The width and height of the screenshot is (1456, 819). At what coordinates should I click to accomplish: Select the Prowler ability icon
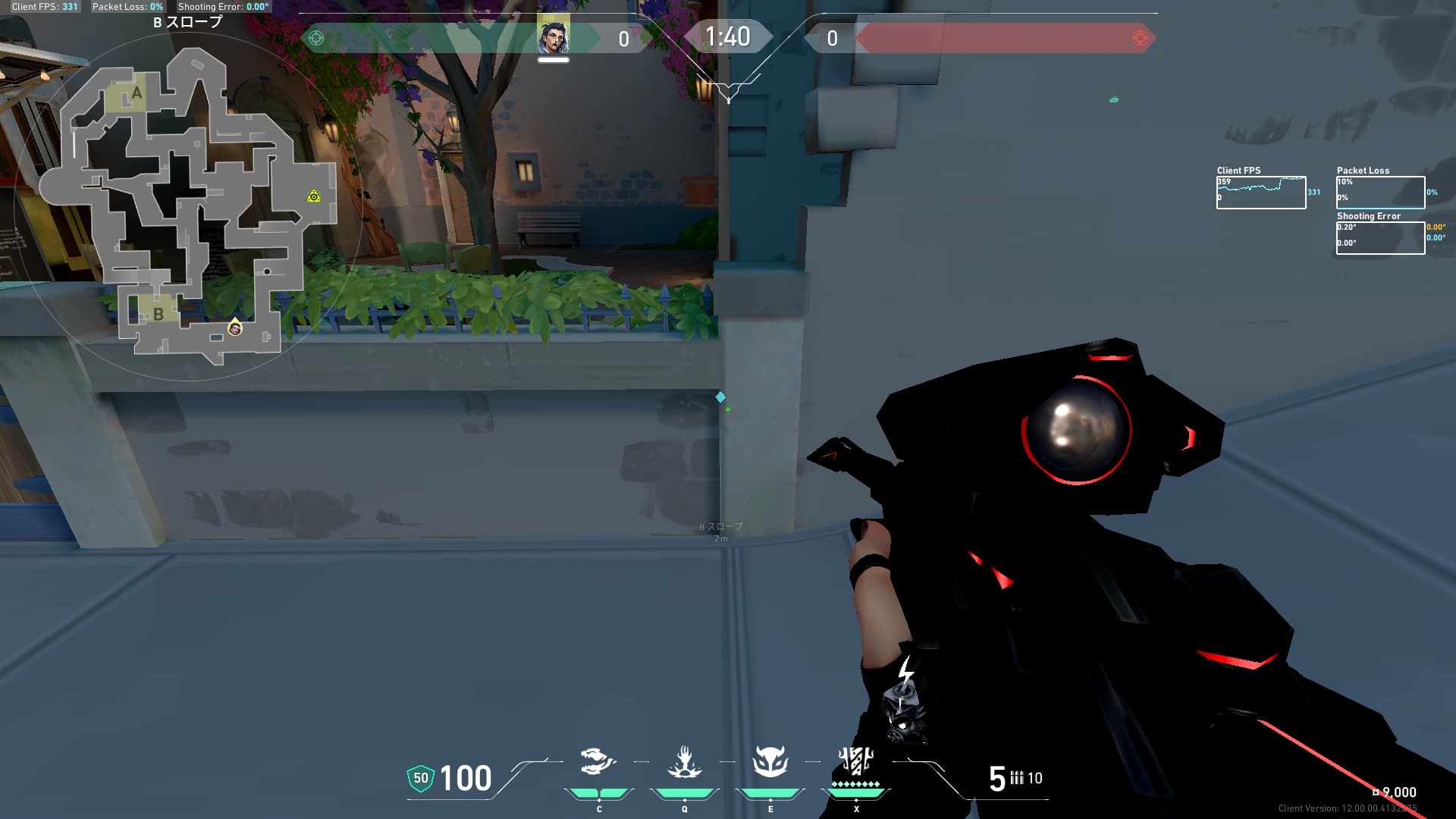click(598, 761)
